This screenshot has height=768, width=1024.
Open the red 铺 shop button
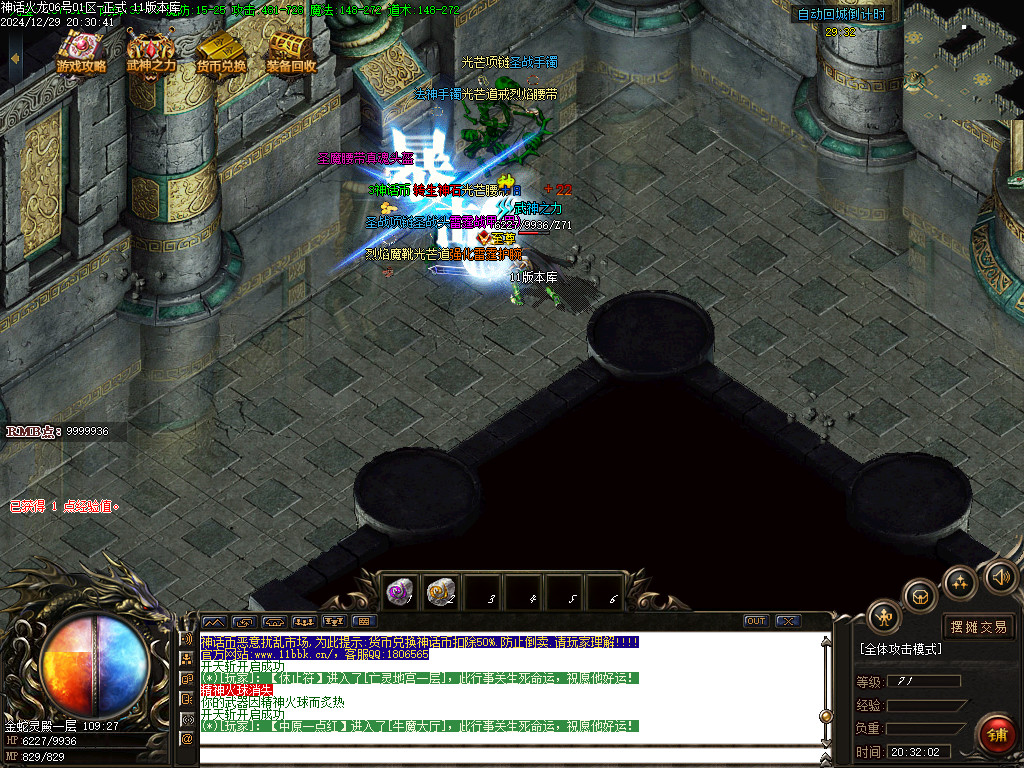[996, 735]
